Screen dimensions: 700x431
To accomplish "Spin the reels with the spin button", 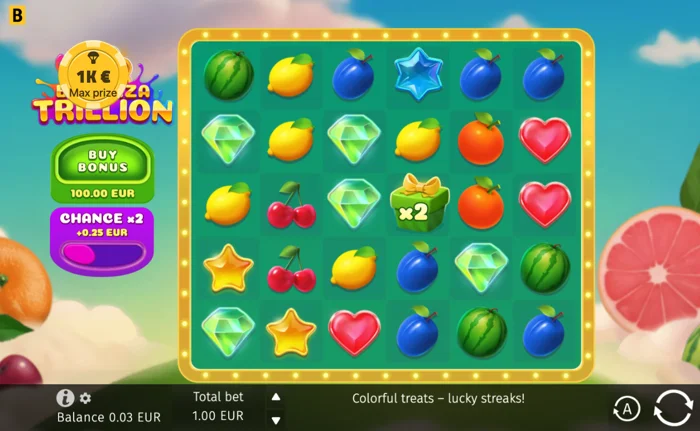I will pyautogui.click(x=673, y=408).
